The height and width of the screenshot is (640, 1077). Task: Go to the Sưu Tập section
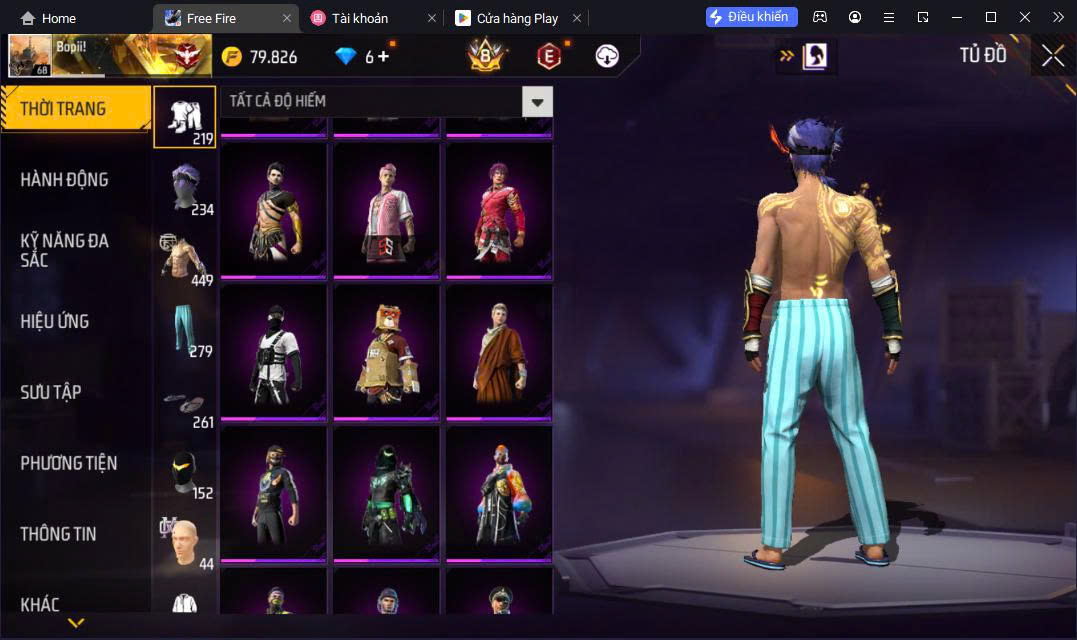tap(51, 392)
